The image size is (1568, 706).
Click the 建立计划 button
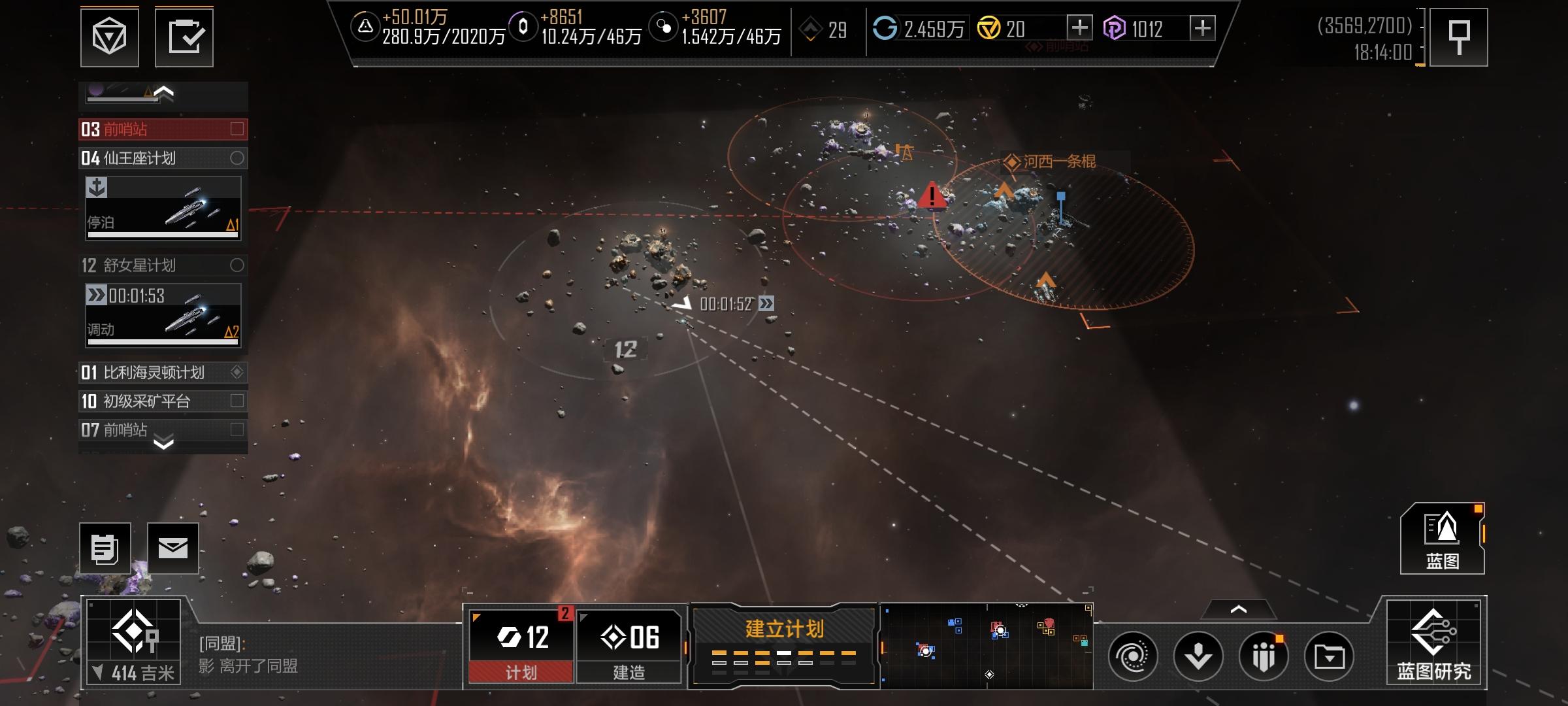click(x=783, y=645)
